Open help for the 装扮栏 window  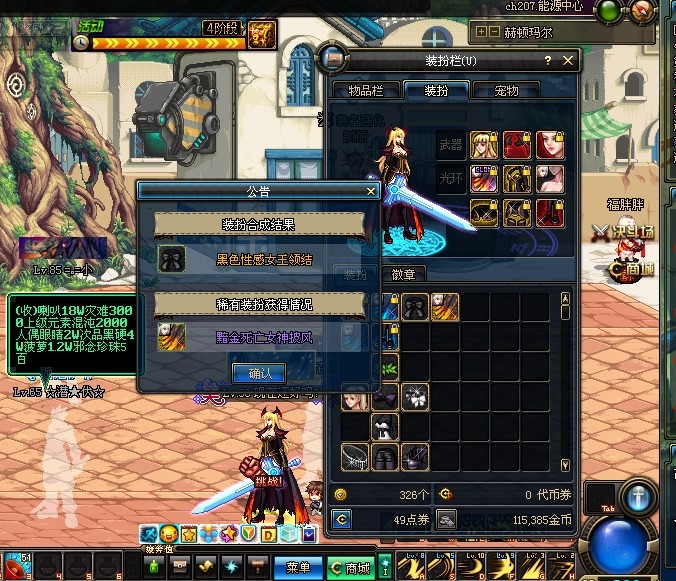click(x=547, y=61)
